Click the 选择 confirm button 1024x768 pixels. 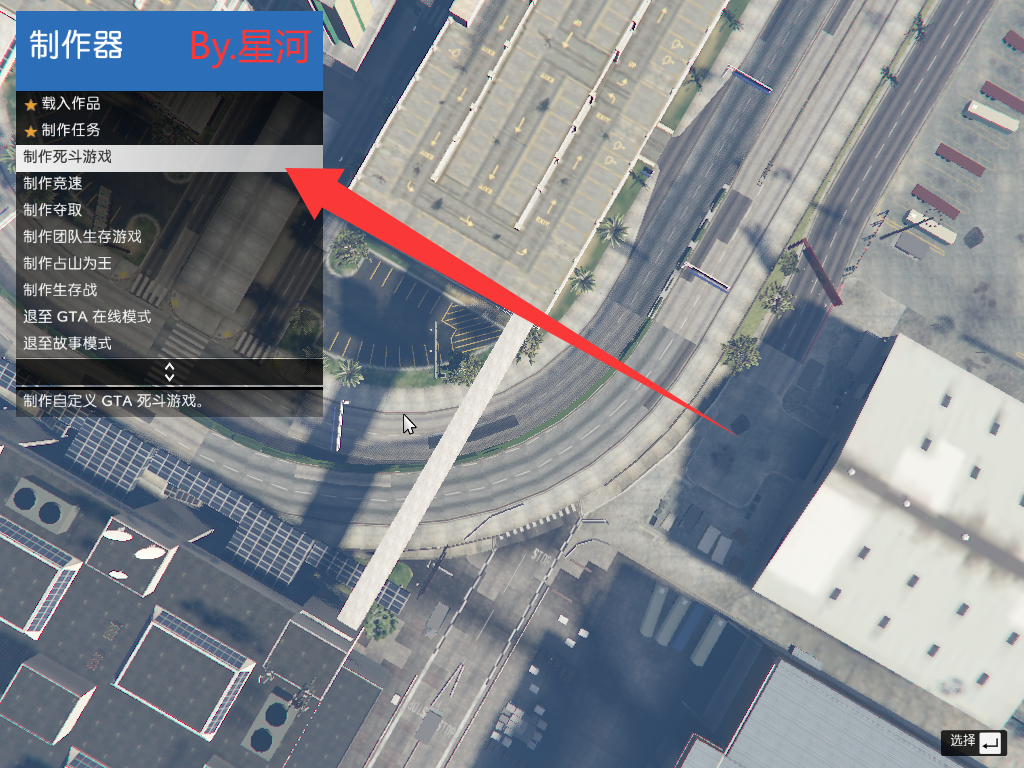click(973, 742)
